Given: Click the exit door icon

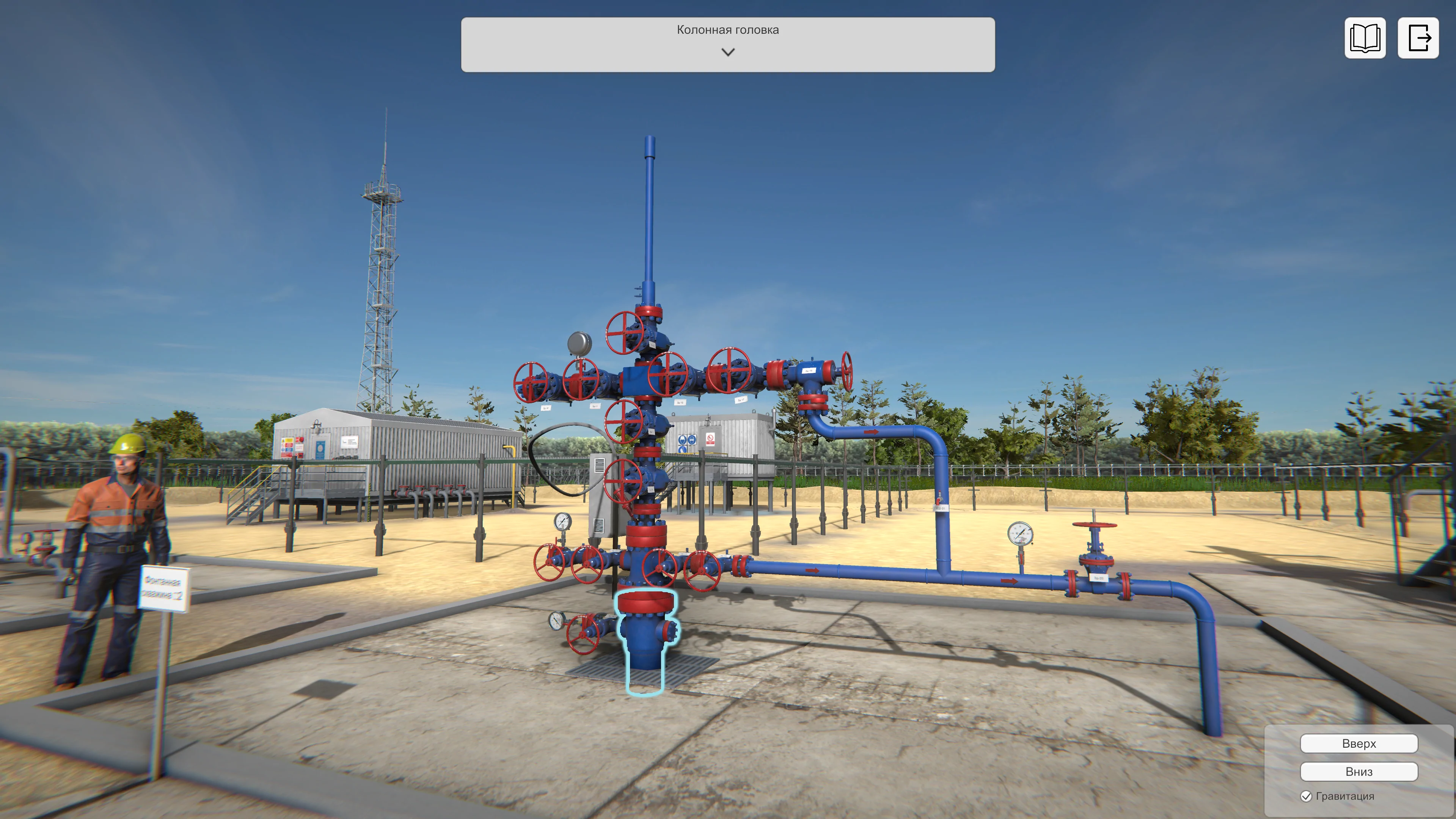Looking at the screenshot, I should [1418, 38].
